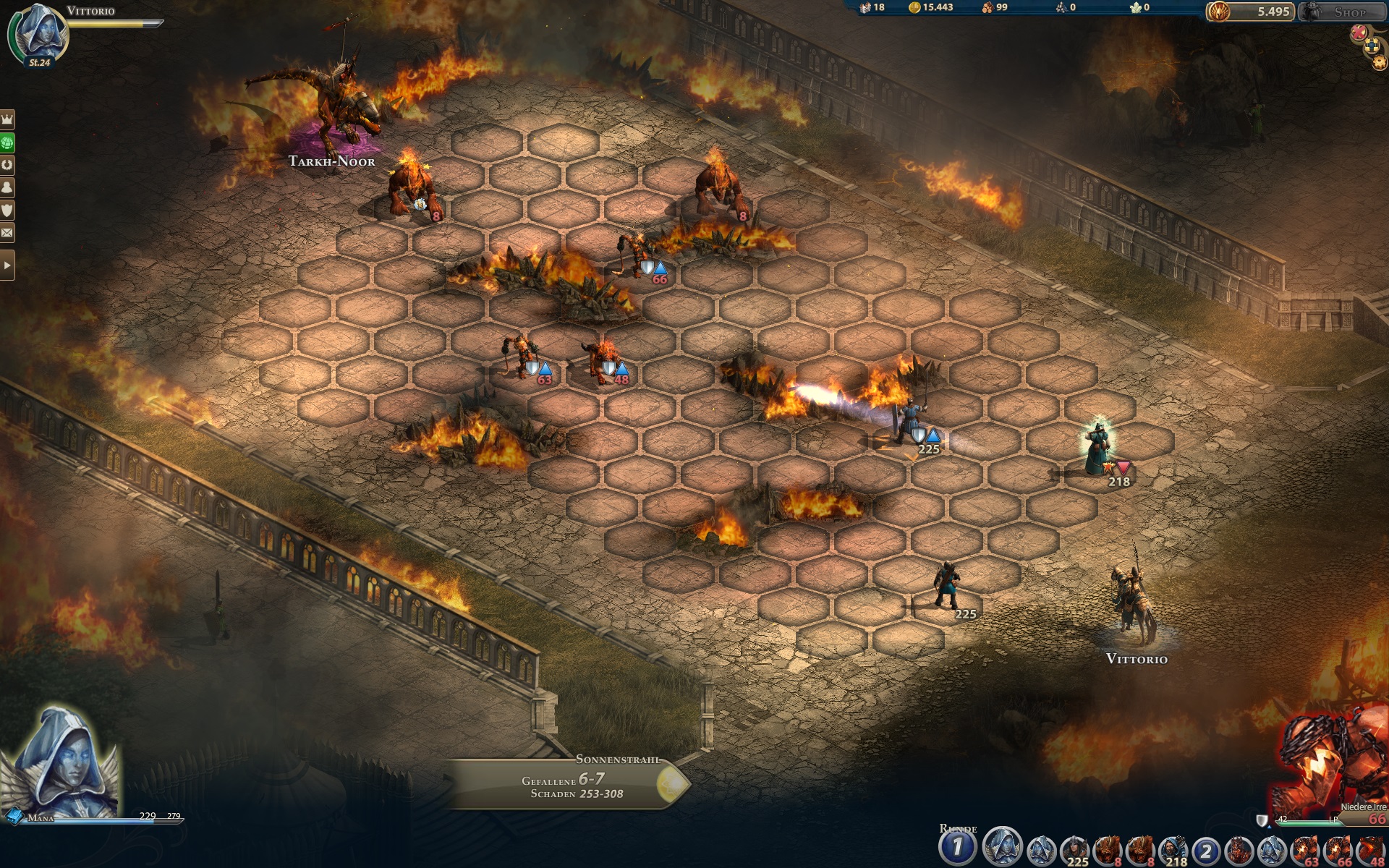
Task: Click the hero seal currency showing 5.495
Action: [x=1250, y=12]
